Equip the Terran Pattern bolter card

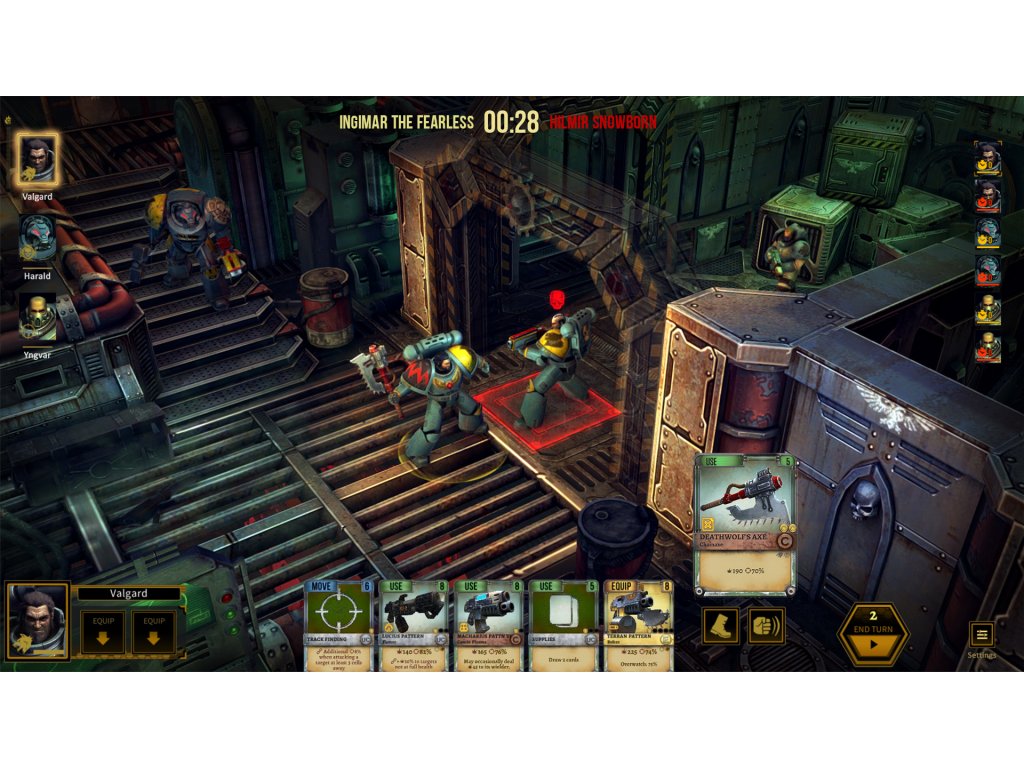click(x=638, y=626)
